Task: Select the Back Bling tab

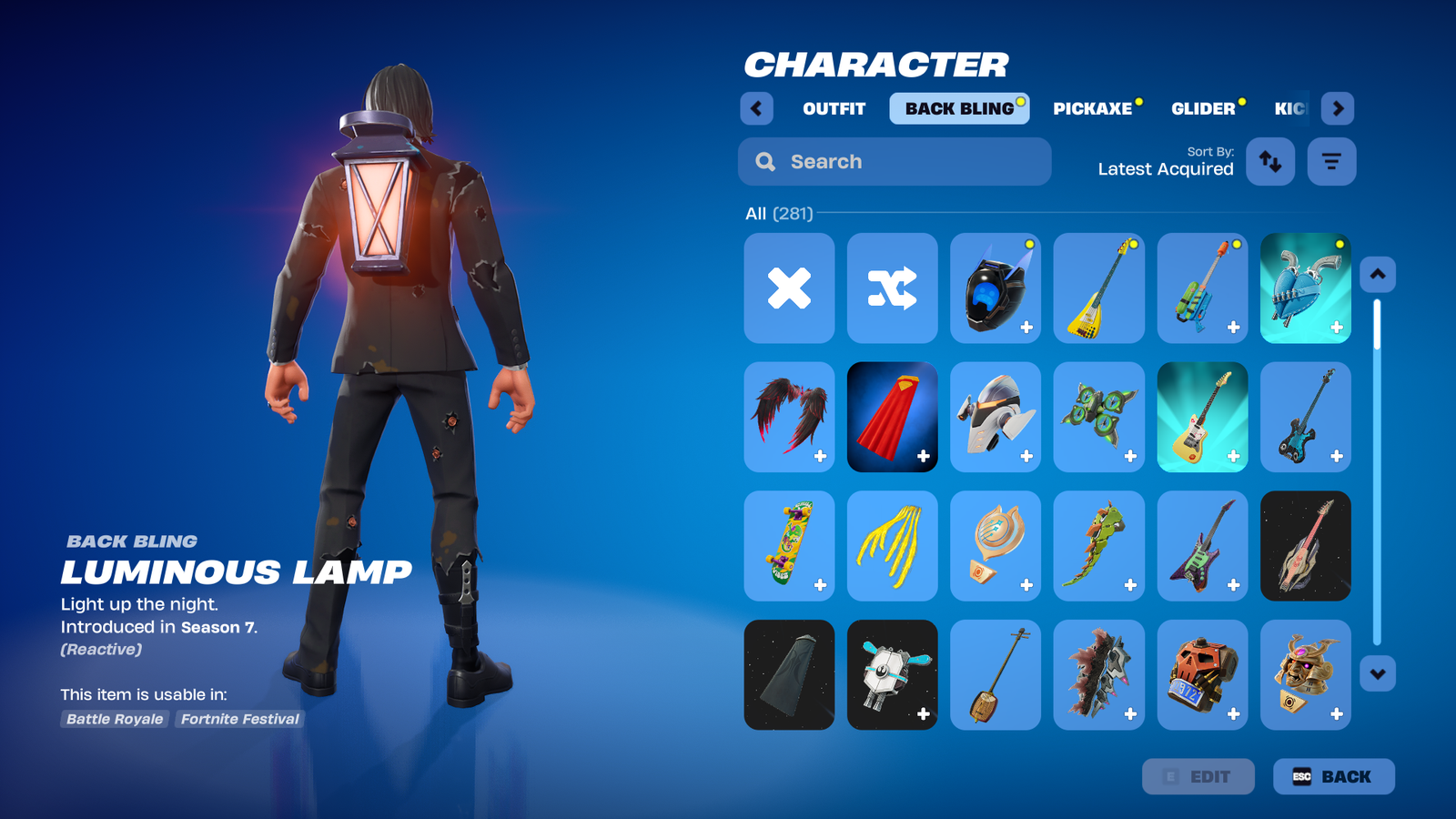Action: pos(959,108)
